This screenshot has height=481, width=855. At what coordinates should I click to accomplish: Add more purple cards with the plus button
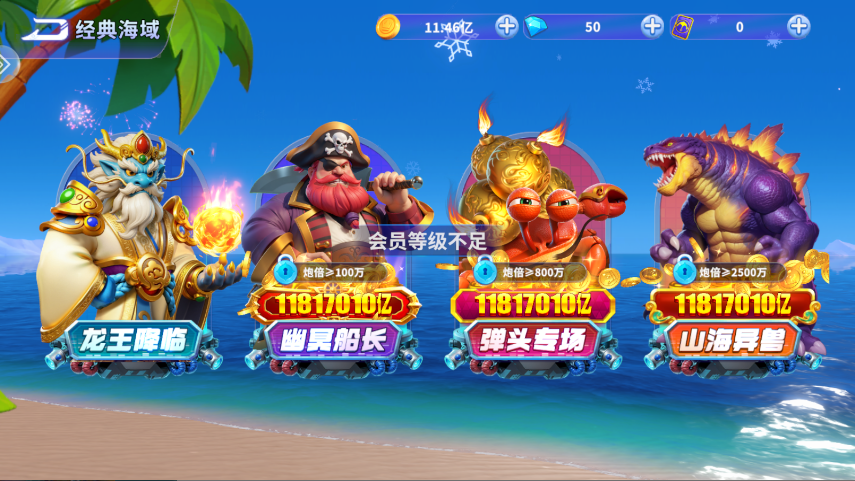click(798, 26)
